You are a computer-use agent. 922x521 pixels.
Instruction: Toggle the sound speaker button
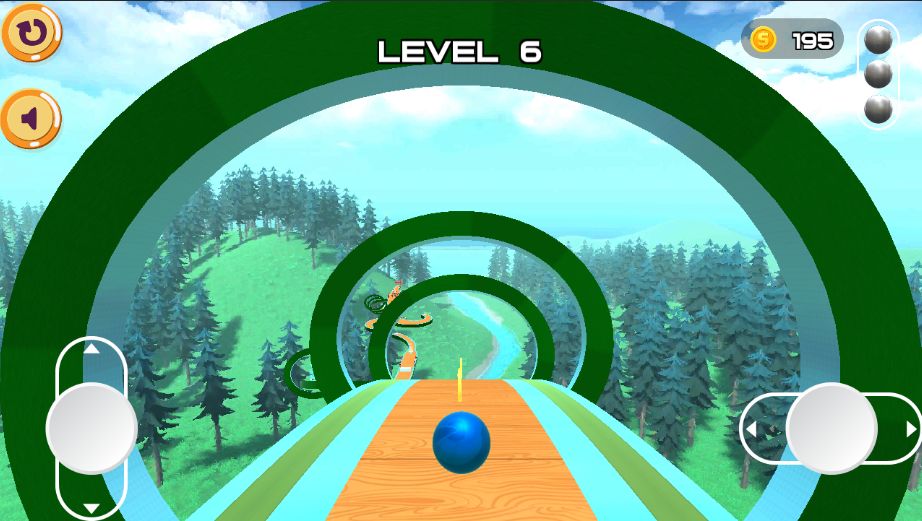point(31,120)
